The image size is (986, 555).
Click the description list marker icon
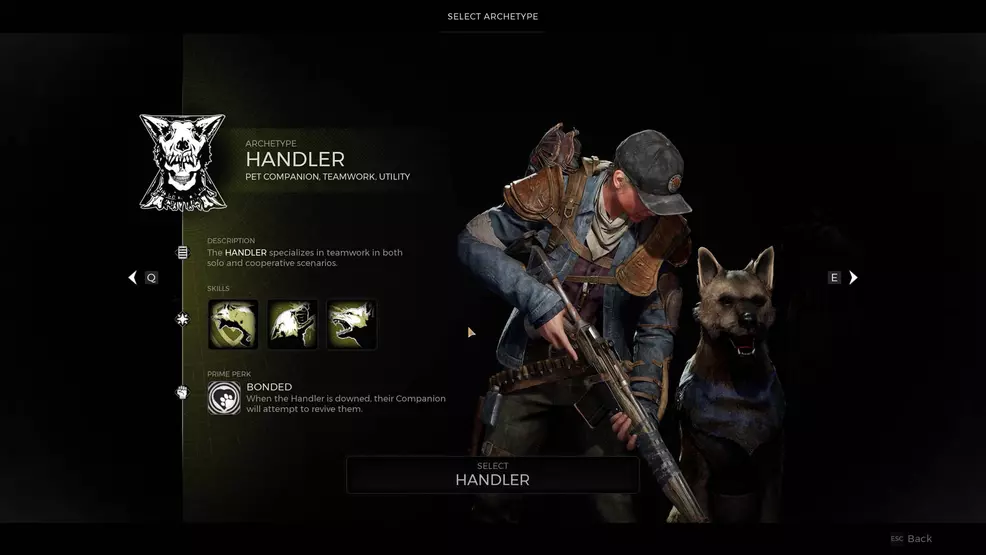click(182, 253)
